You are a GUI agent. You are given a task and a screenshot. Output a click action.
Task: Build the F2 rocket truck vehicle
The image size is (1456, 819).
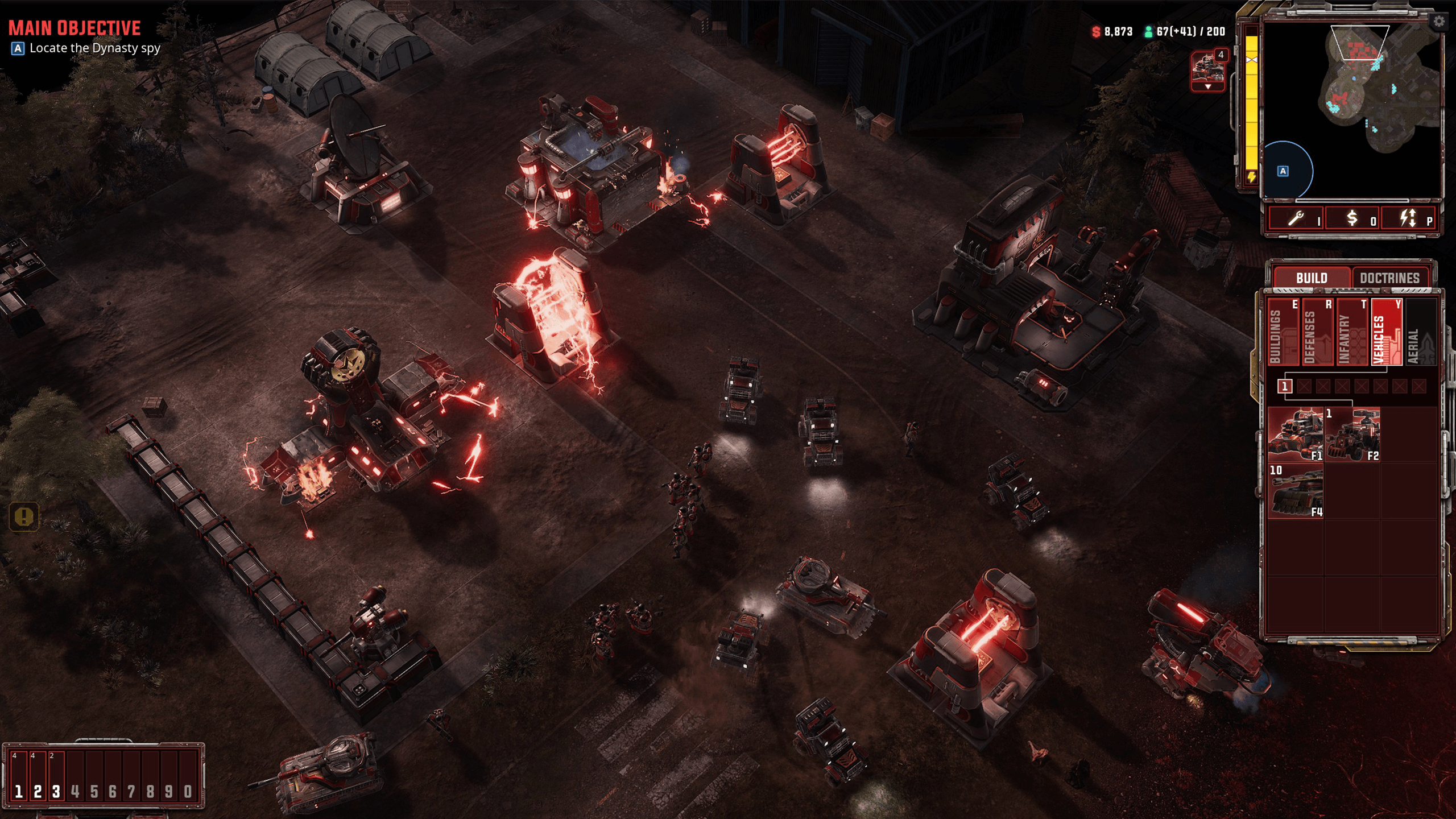(1352, 435)
